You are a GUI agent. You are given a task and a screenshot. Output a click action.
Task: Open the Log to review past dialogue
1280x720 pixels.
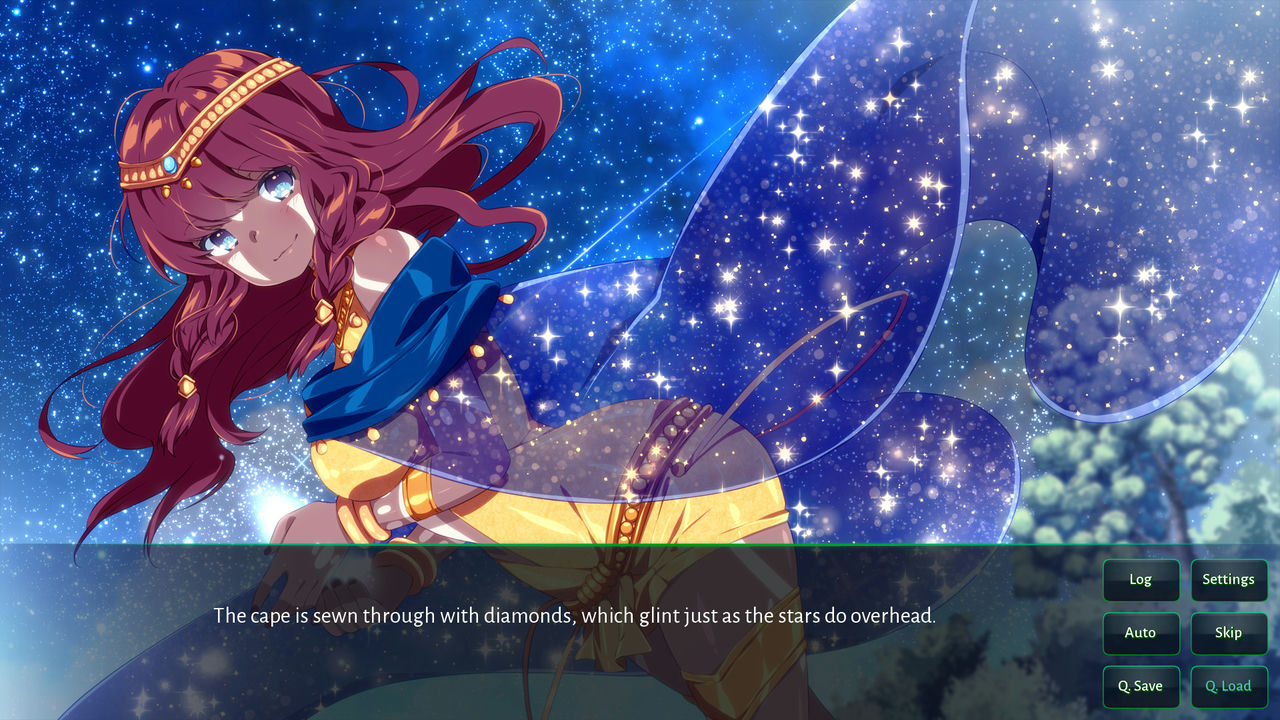click(1141, 580)
